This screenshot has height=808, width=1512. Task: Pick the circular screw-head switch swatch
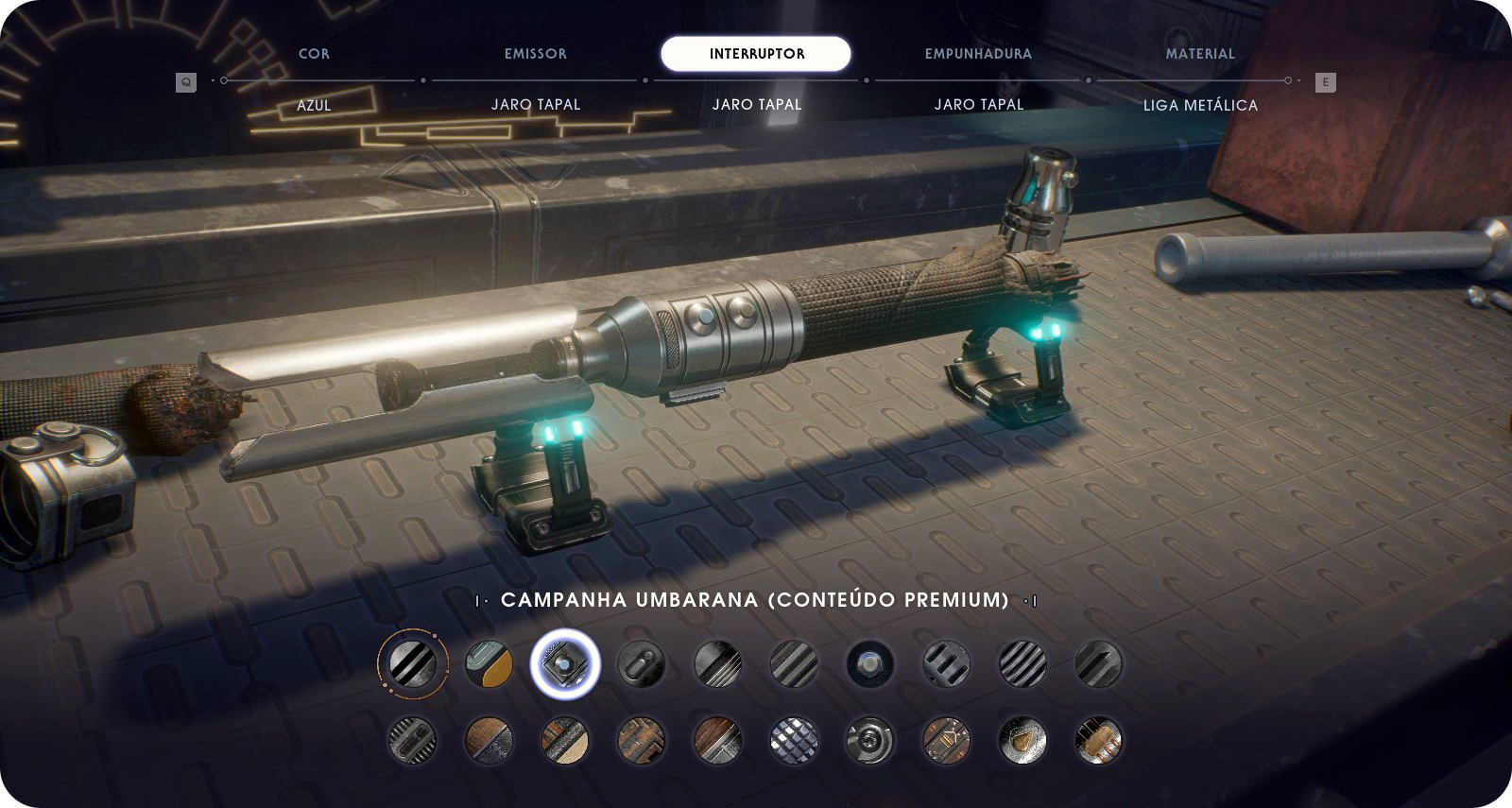[x=869, y=739]
